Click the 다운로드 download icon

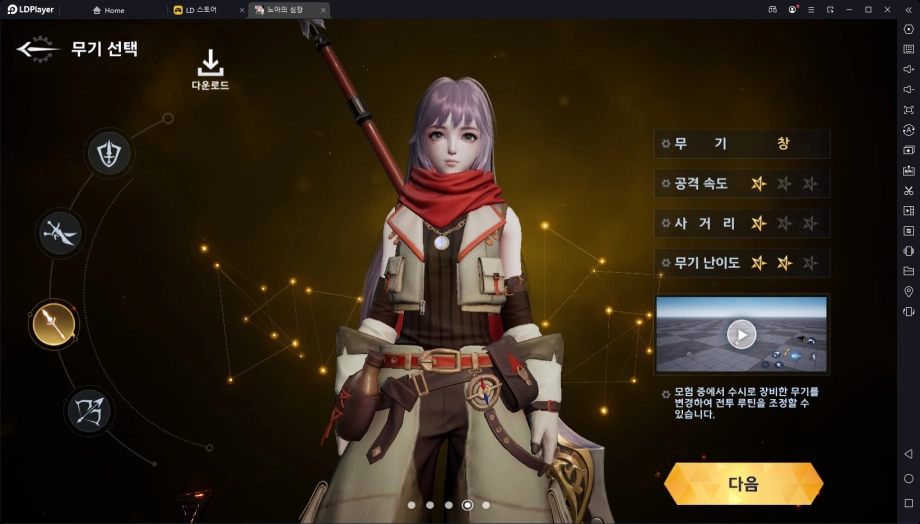210,68
